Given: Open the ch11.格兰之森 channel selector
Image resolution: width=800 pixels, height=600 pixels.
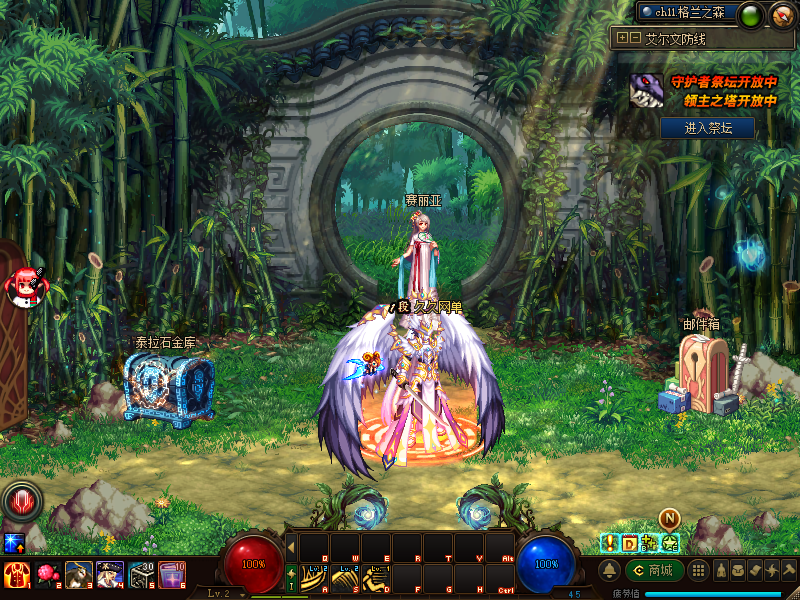Looking at the screenshot, I should (x=688, y=13).
